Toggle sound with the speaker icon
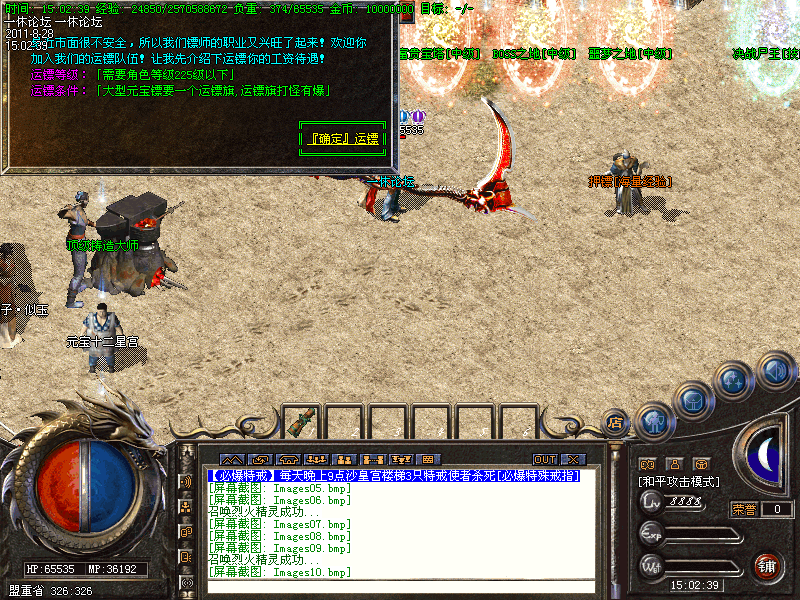 click(x=775, y=372)
